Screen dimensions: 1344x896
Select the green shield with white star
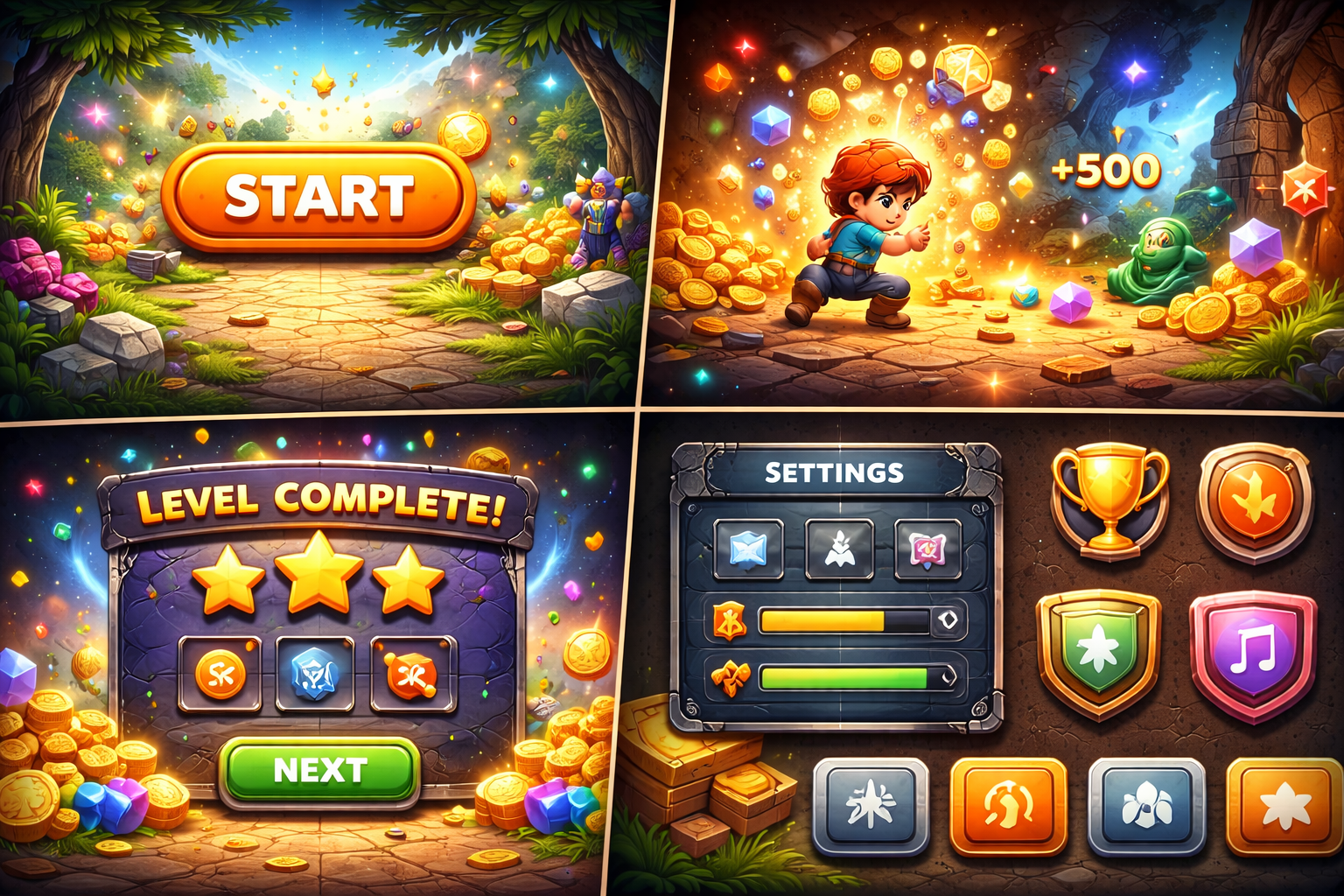1099,652
